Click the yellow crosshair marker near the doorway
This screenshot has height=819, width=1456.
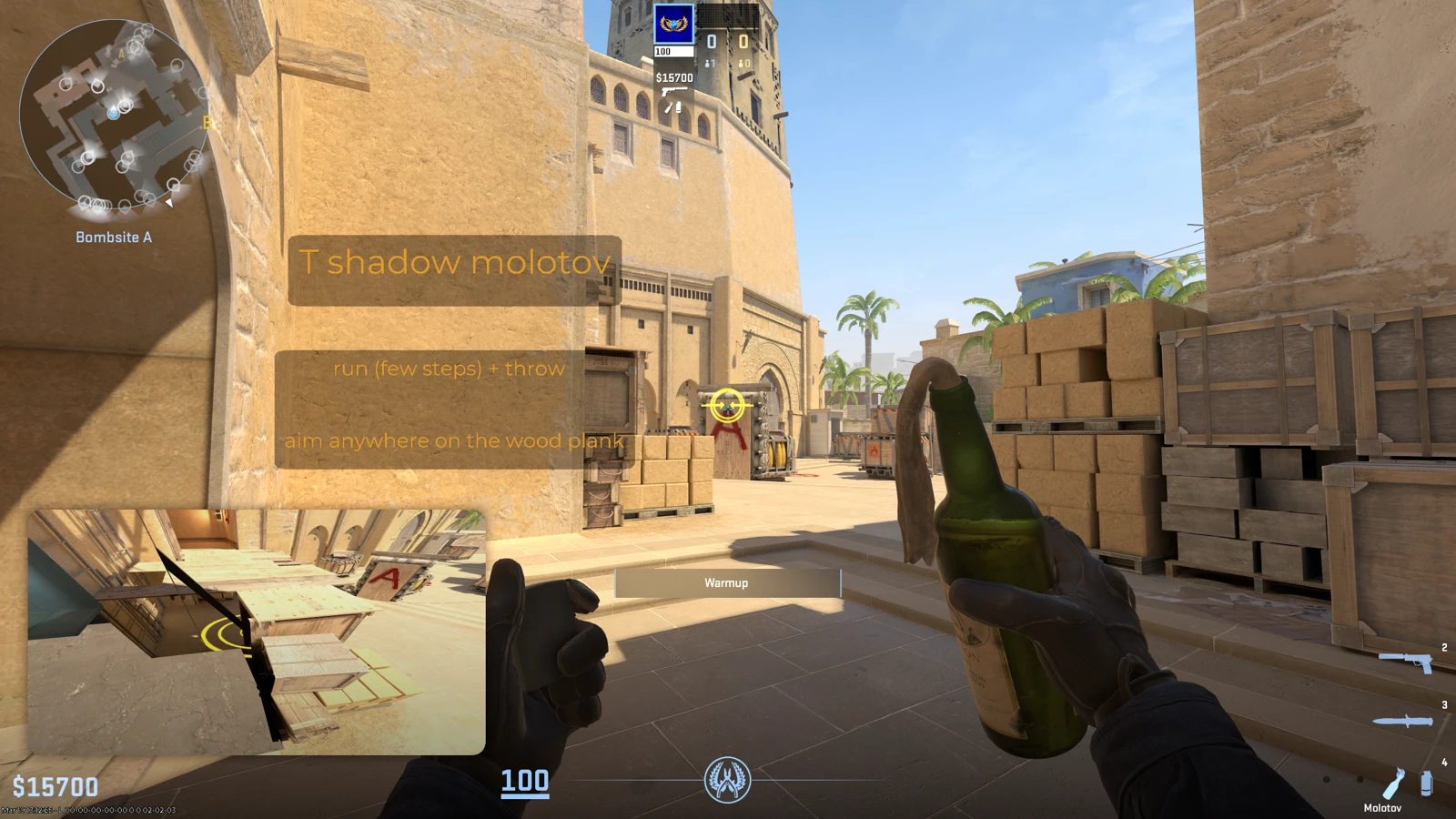click(725, 407)
